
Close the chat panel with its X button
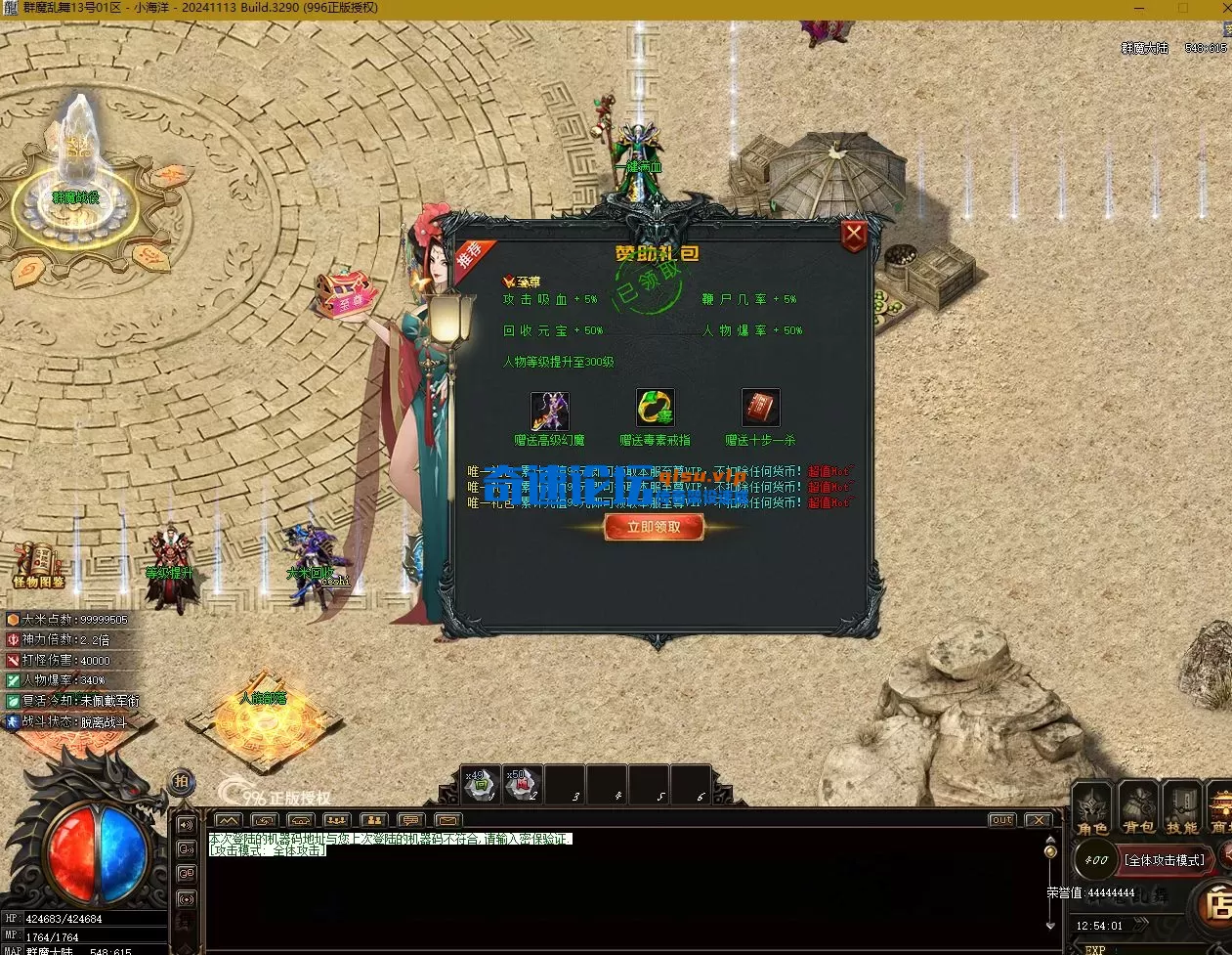pyautogui.click(x=1038, y=820)
